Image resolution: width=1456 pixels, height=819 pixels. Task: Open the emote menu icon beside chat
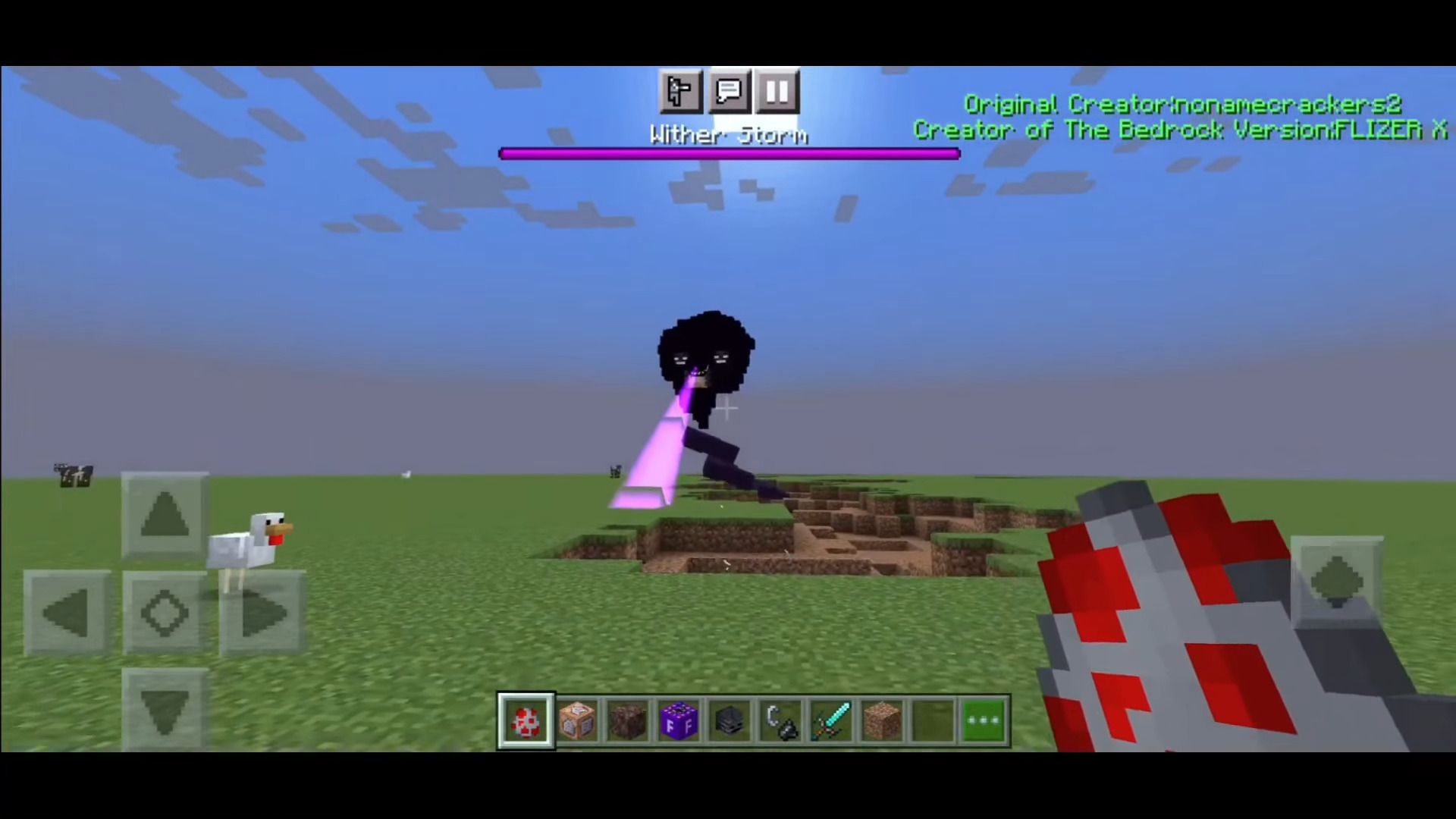coord(680,92)
